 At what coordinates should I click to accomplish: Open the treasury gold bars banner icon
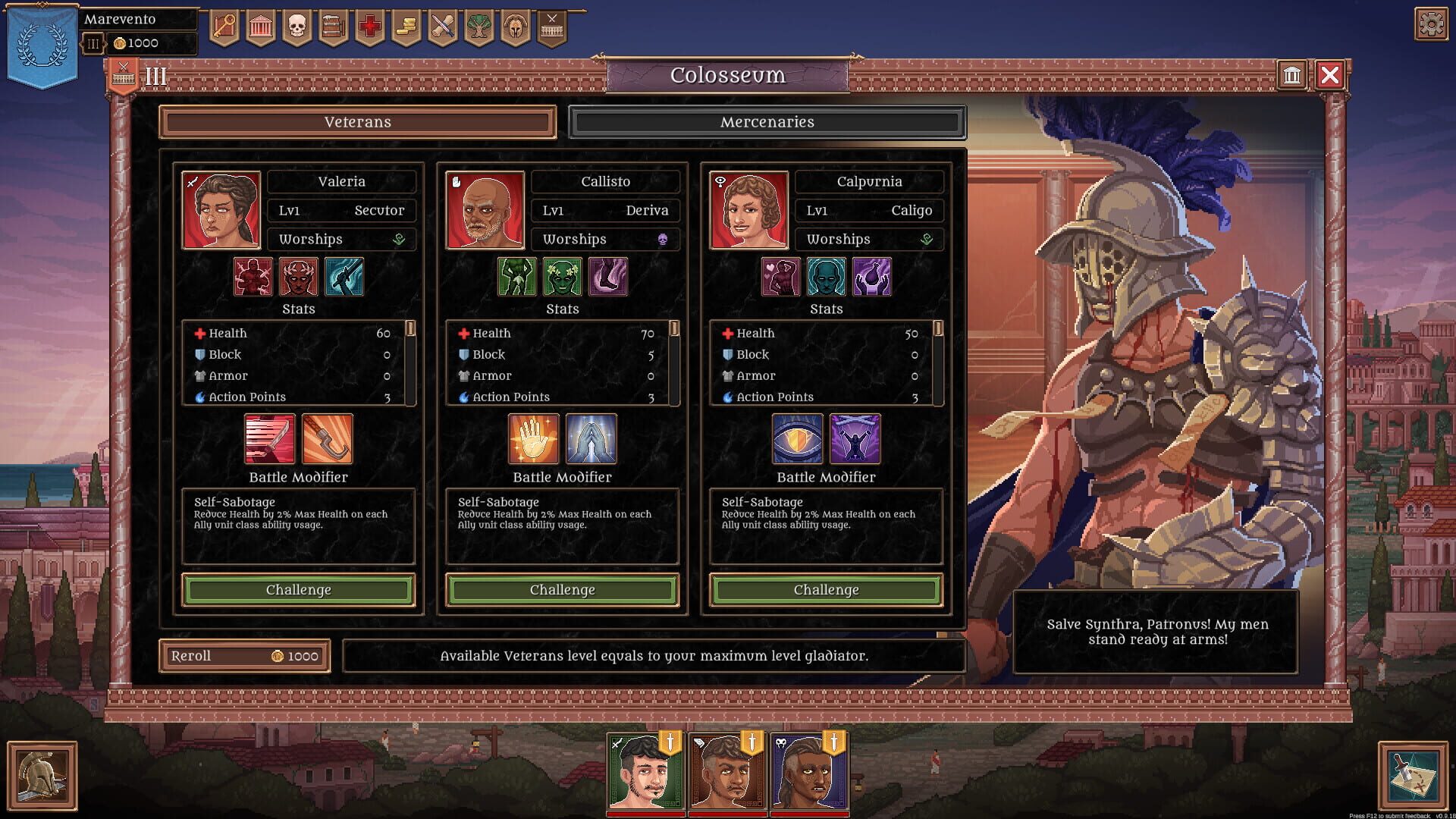[x=406, y=24]
